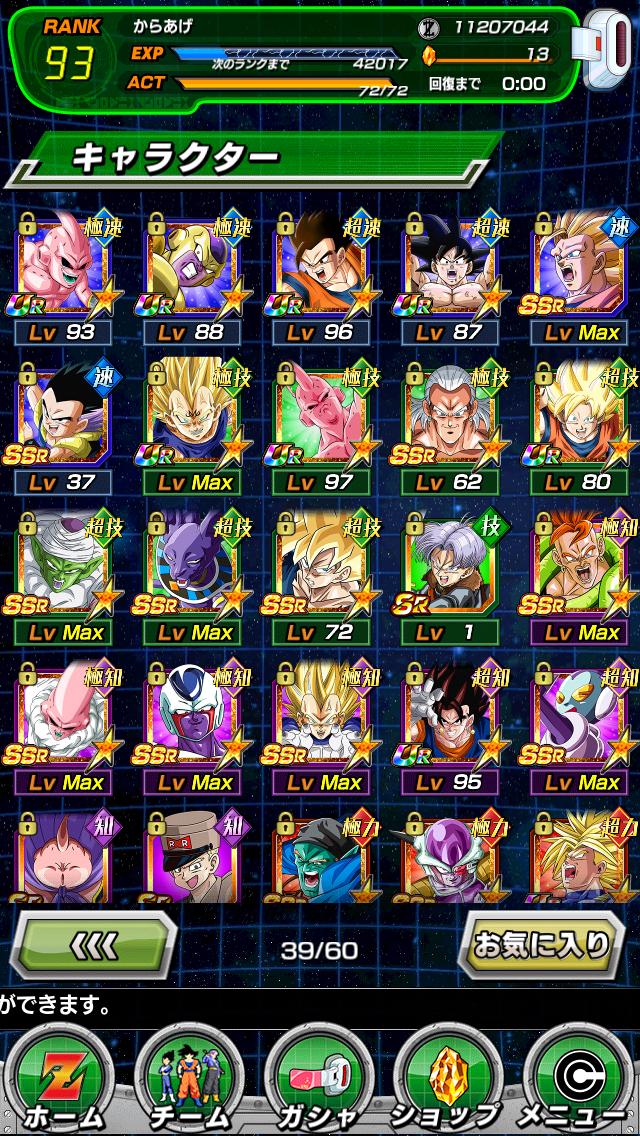The width and height of the screenshot is (640, 1136).
Task: Select the Red Ribbon soldier character card
Action: click(x=194, y=858)
